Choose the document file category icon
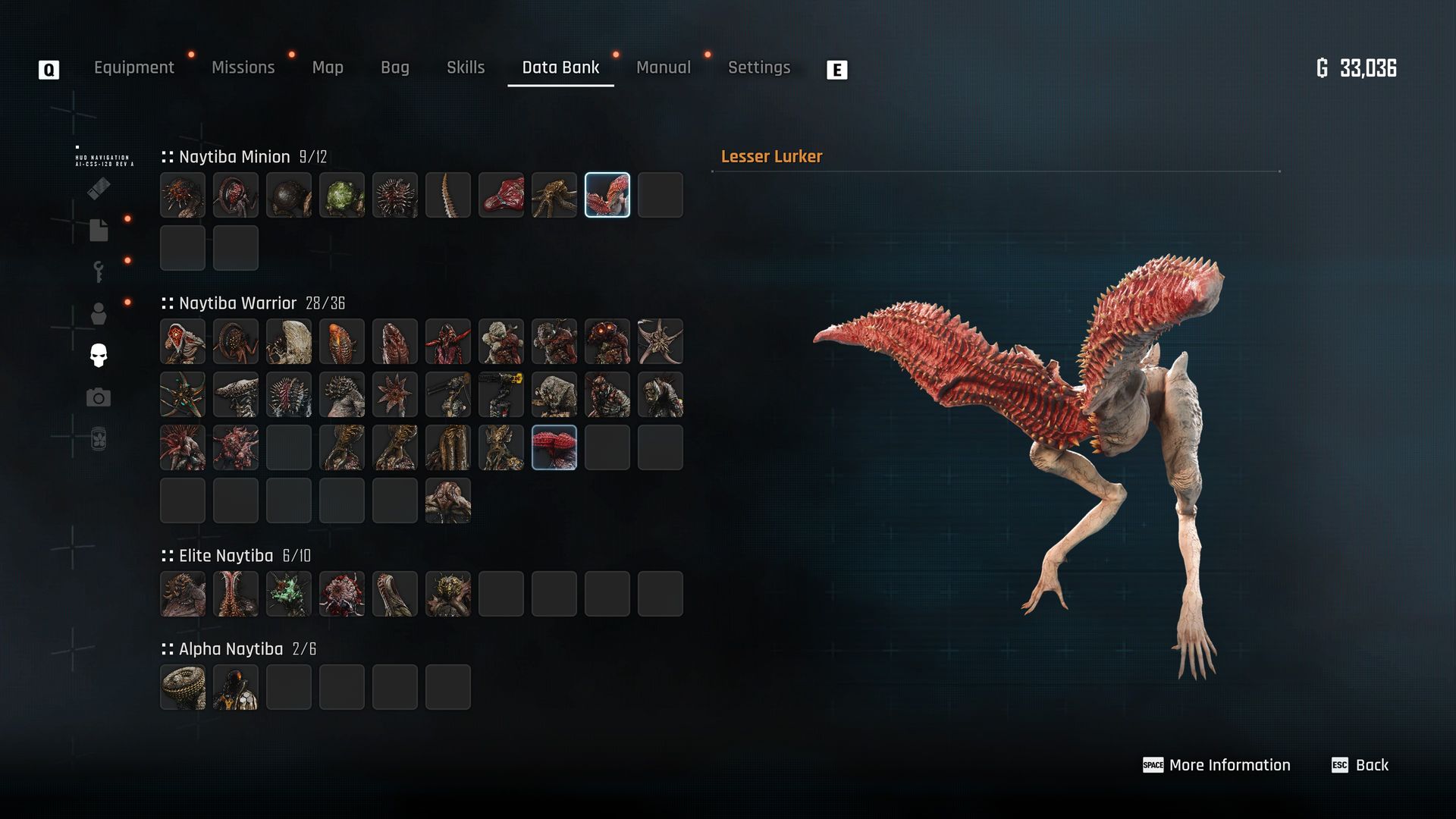 click(99, 230)
